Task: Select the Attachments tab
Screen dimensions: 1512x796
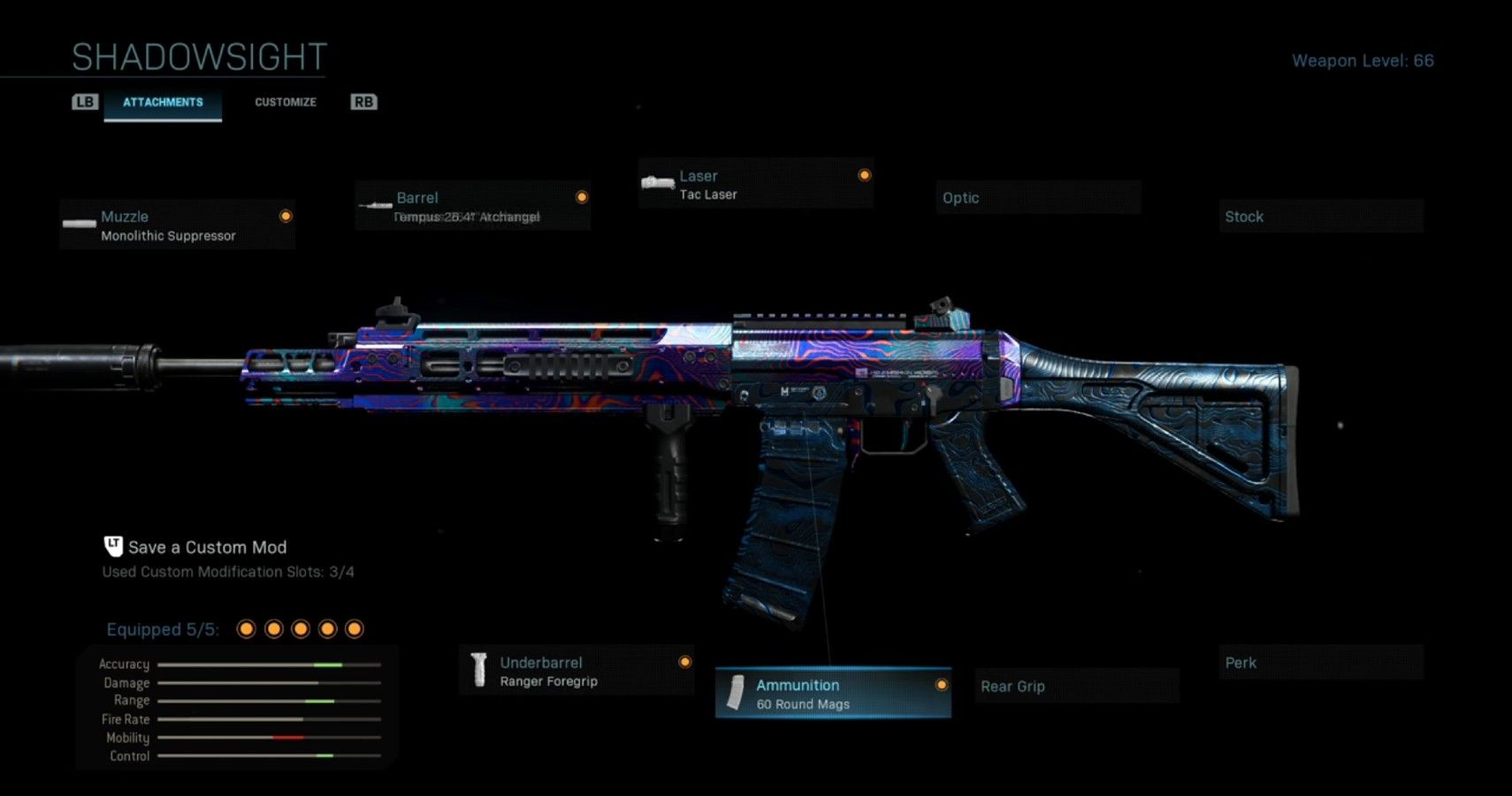Action: (163, 102)
